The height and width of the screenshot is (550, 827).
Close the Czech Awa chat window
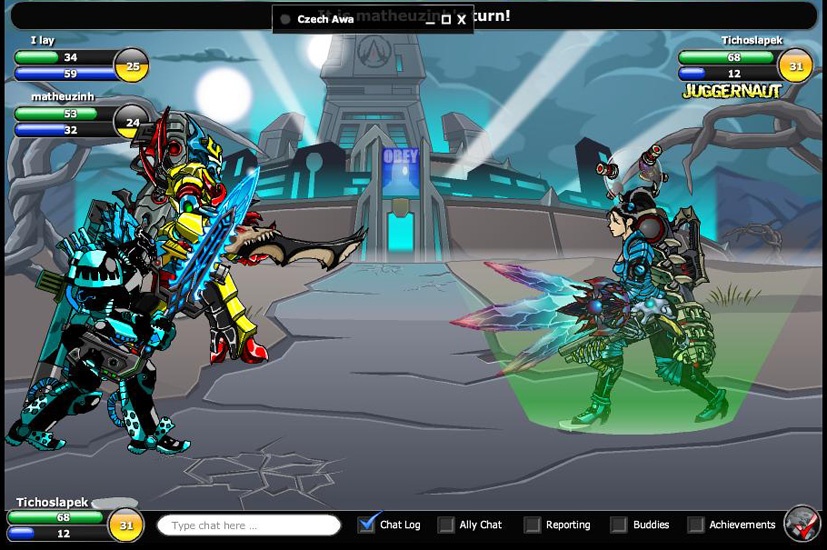tap(462, 19)
